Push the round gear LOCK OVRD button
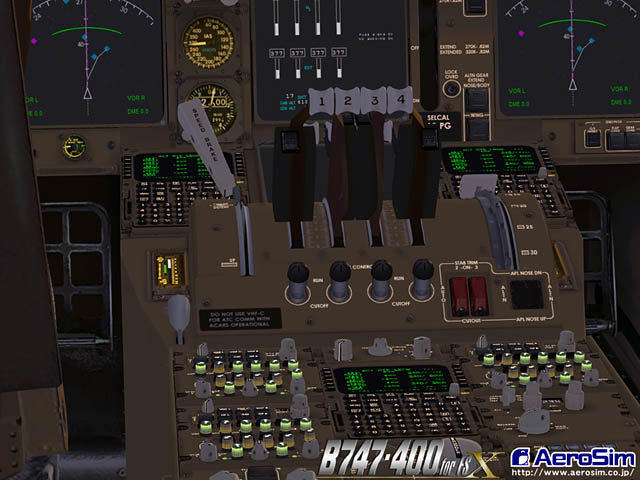 452,88
